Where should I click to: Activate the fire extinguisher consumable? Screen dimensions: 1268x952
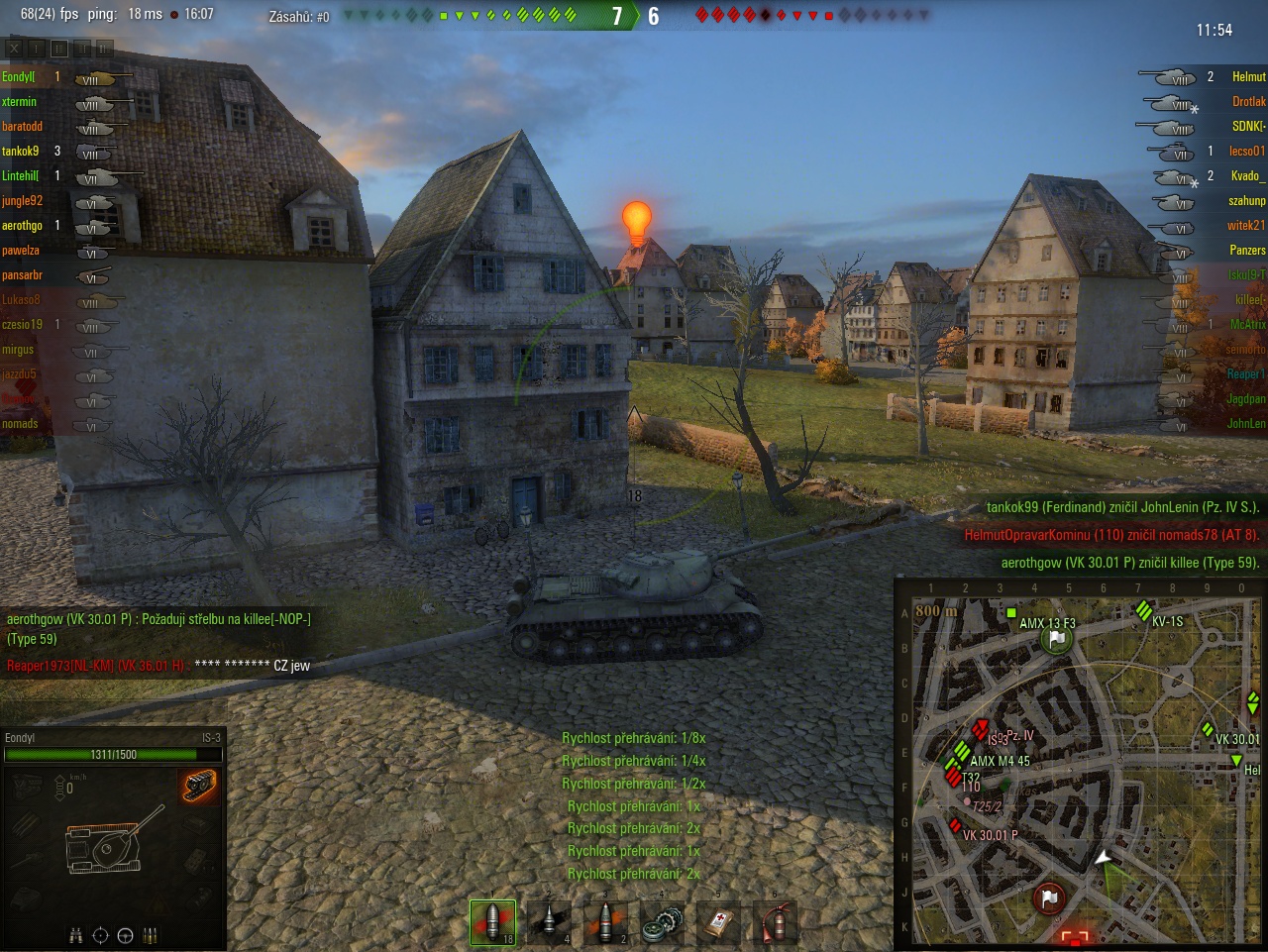777,923
